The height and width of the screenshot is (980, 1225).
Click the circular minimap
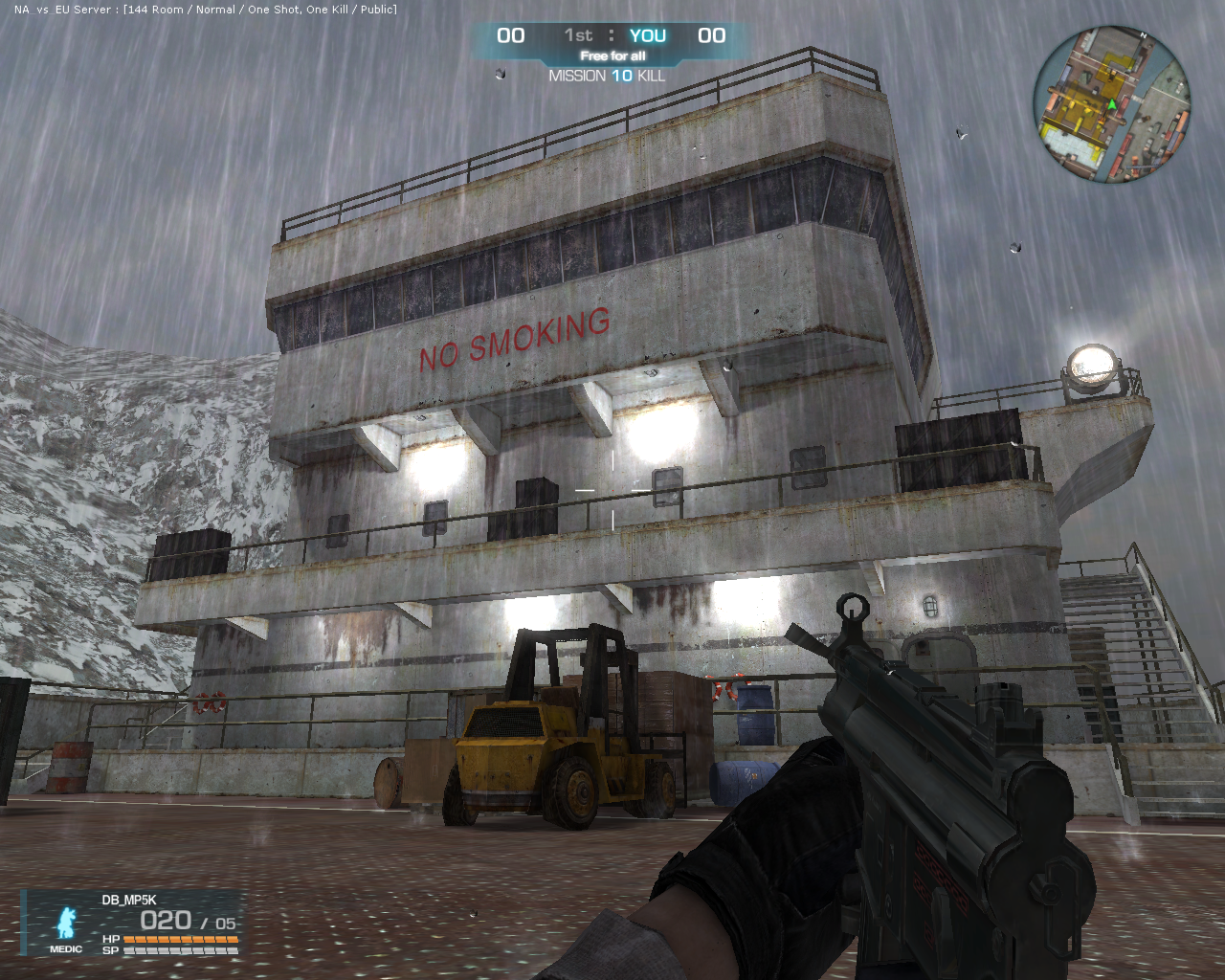[1112, 104]
